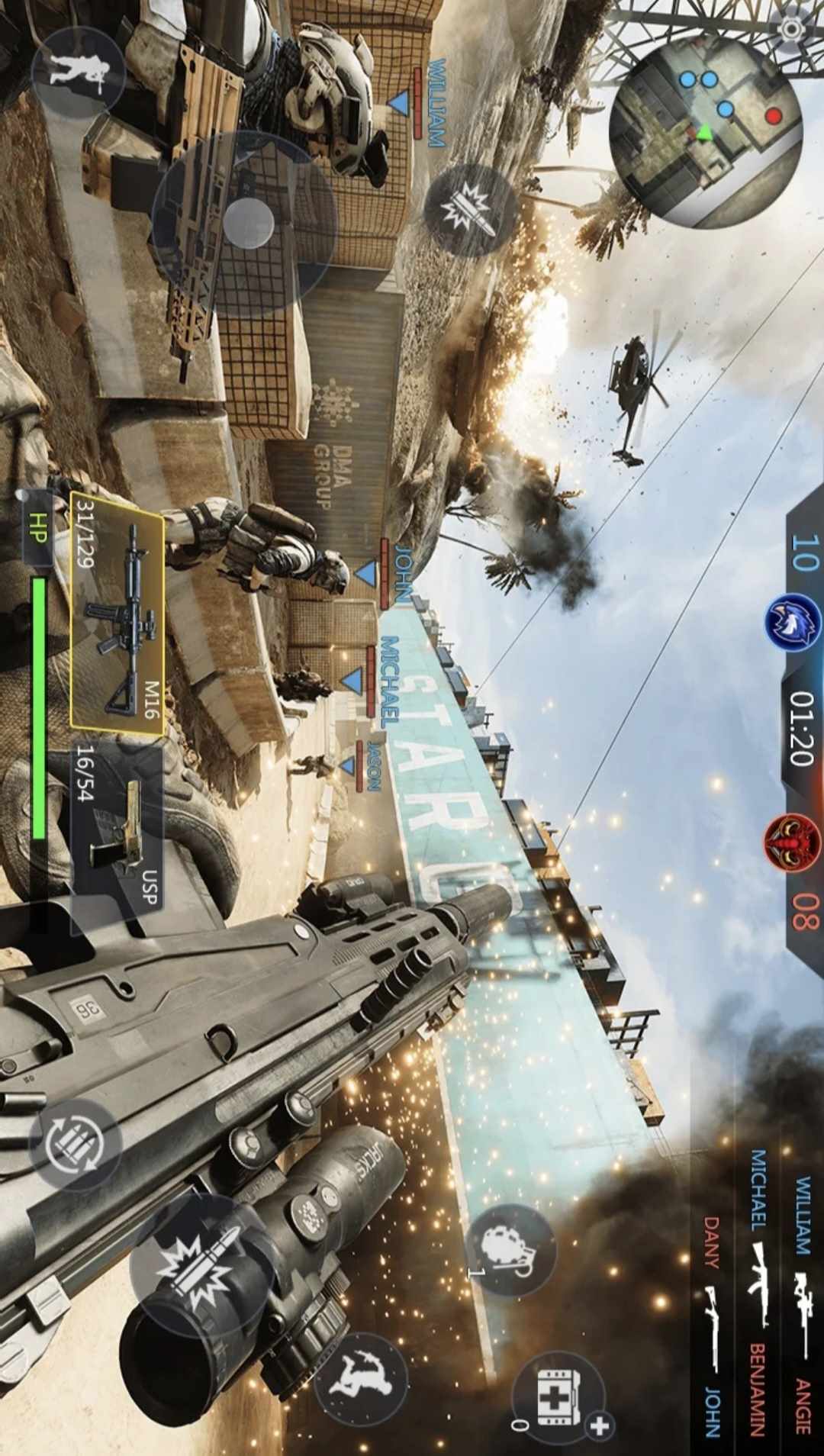Tap the circular minimap
Image resolution: width=824 pixels, height=1456 pixels.
click(x=706, y=131)
